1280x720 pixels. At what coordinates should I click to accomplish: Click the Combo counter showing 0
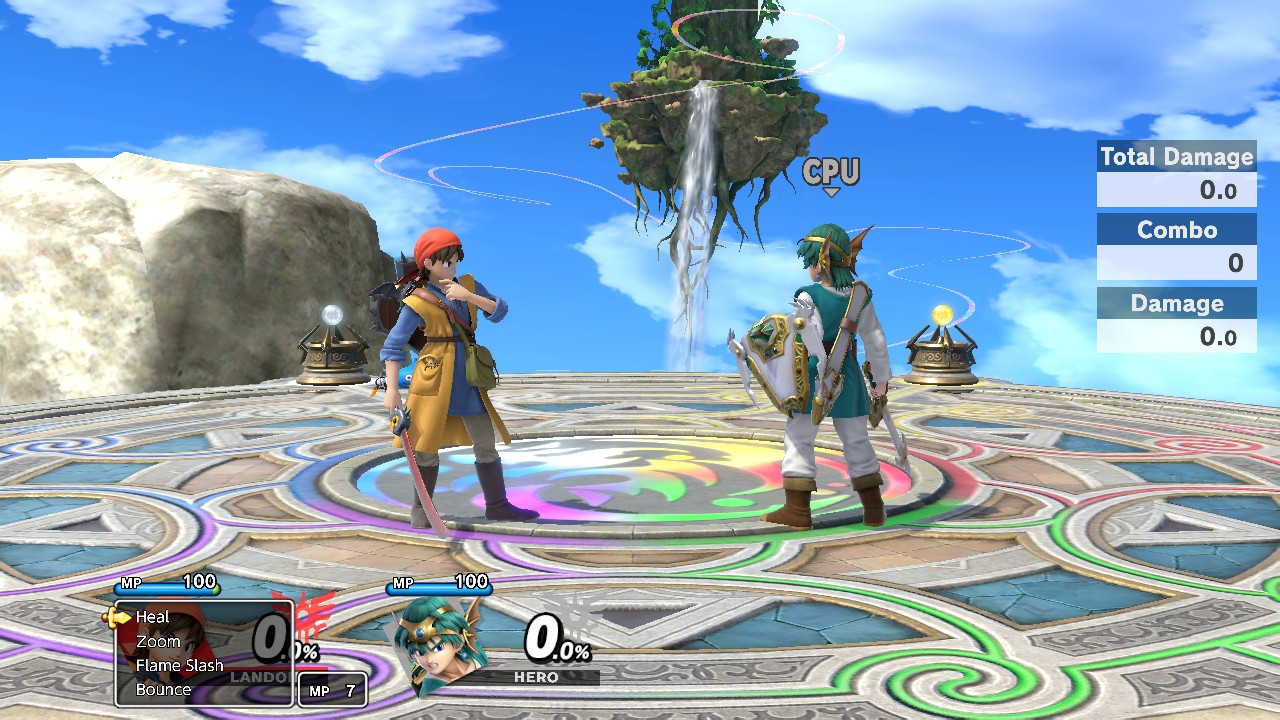coord(1176,245)
